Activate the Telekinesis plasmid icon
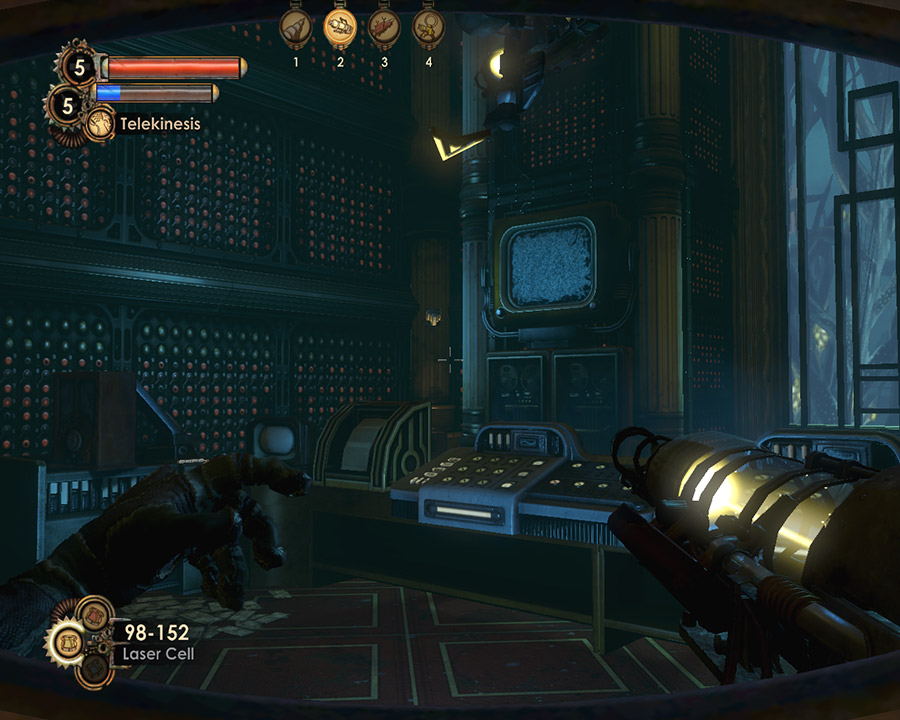The image size is (900, 720). coord(99,124)
